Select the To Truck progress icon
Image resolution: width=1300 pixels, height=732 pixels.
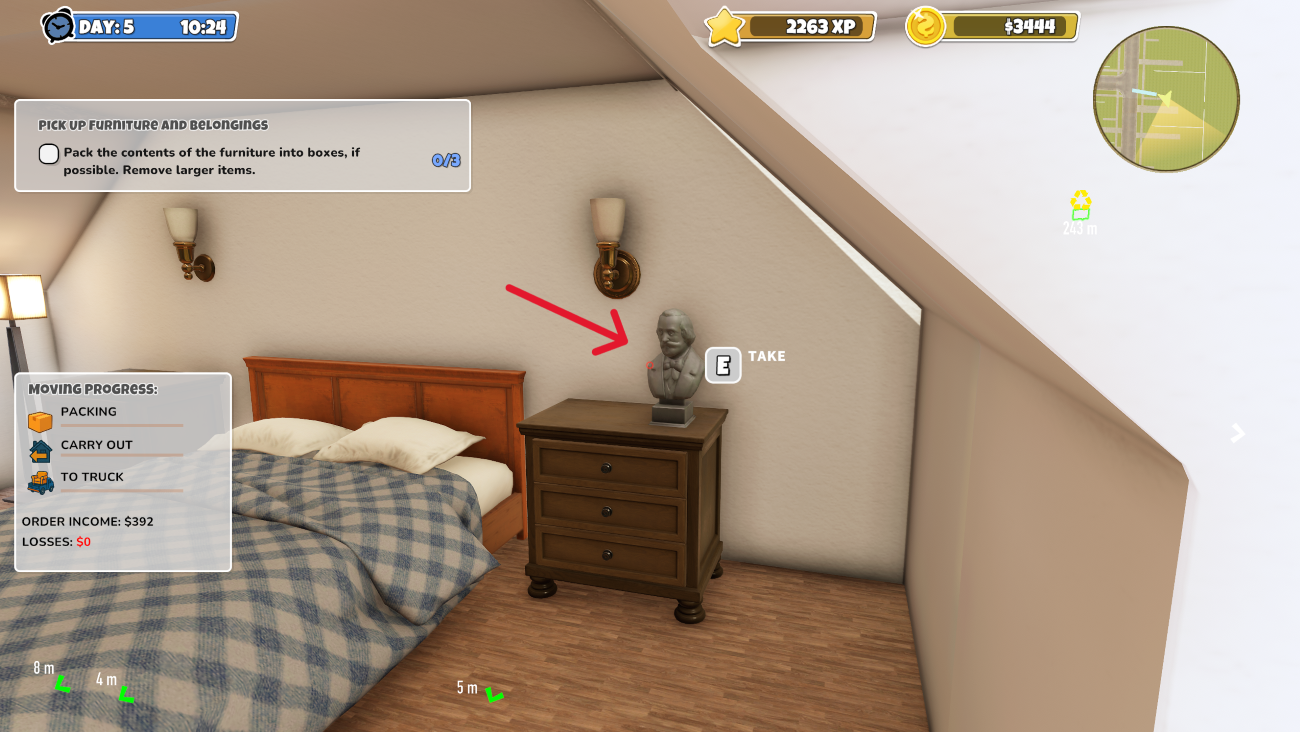point(40,483)
